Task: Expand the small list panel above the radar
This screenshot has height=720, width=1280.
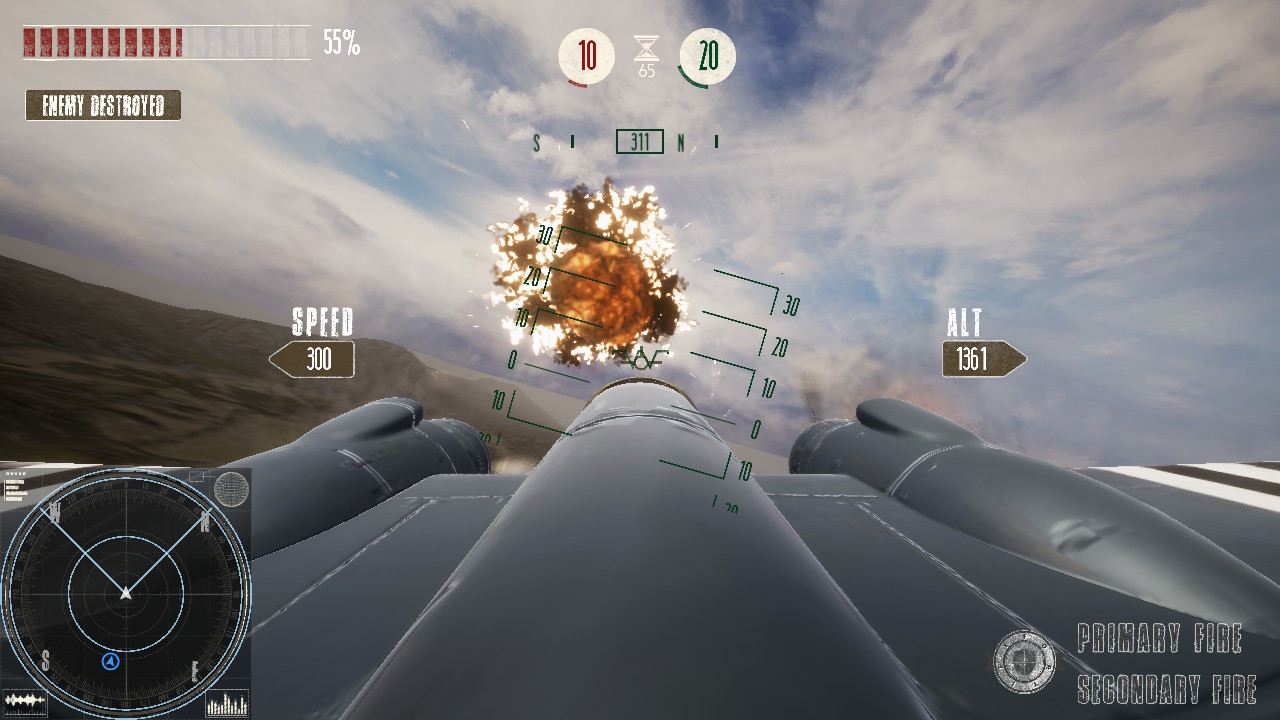Action: pyautogui.click(x=14, y=490)
